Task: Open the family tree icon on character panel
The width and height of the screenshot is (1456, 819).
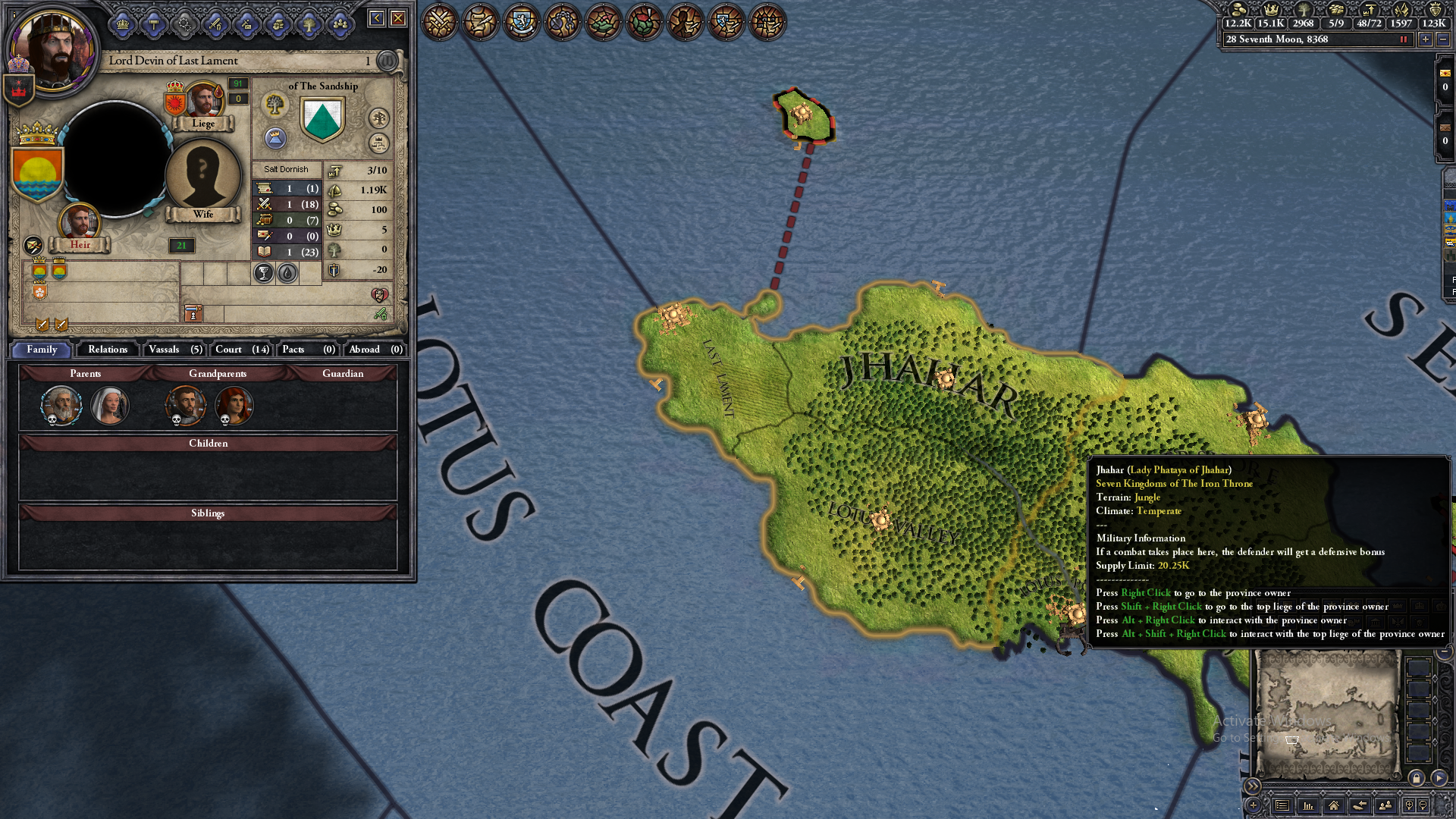Action: pyautogui.click(x=309, y=24)
